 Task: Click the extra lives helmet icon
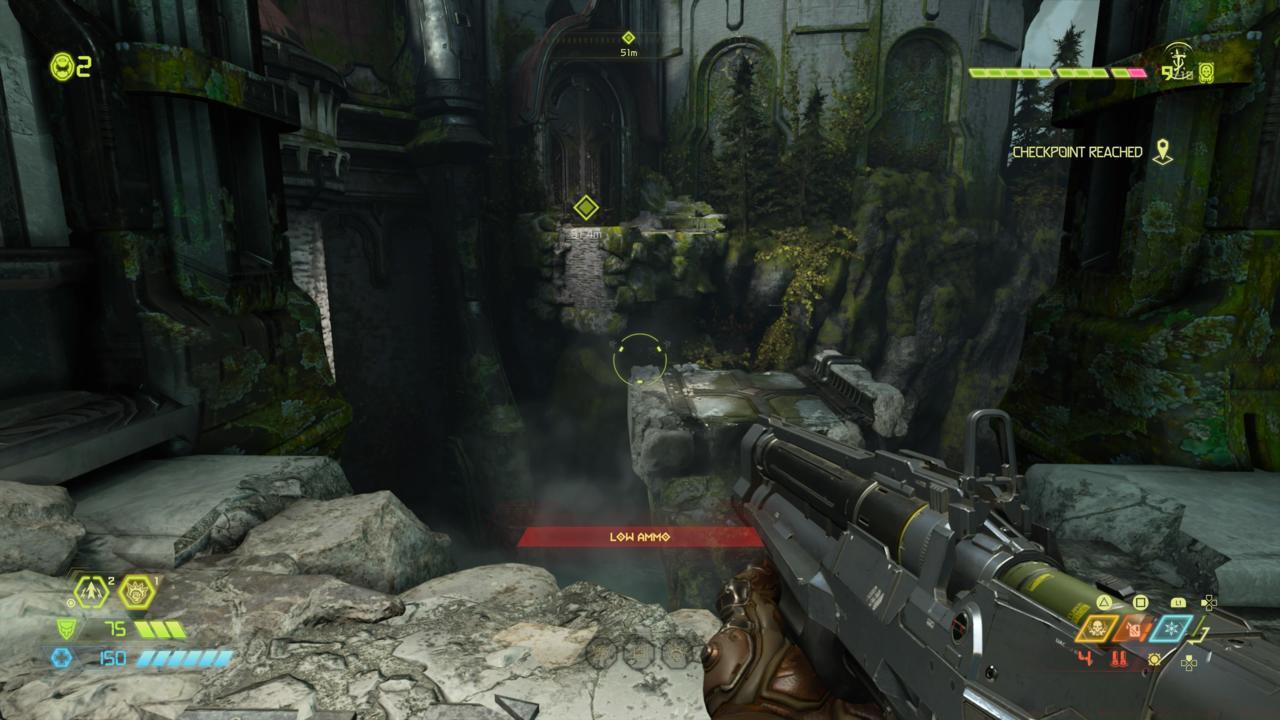tap(62, 67)
